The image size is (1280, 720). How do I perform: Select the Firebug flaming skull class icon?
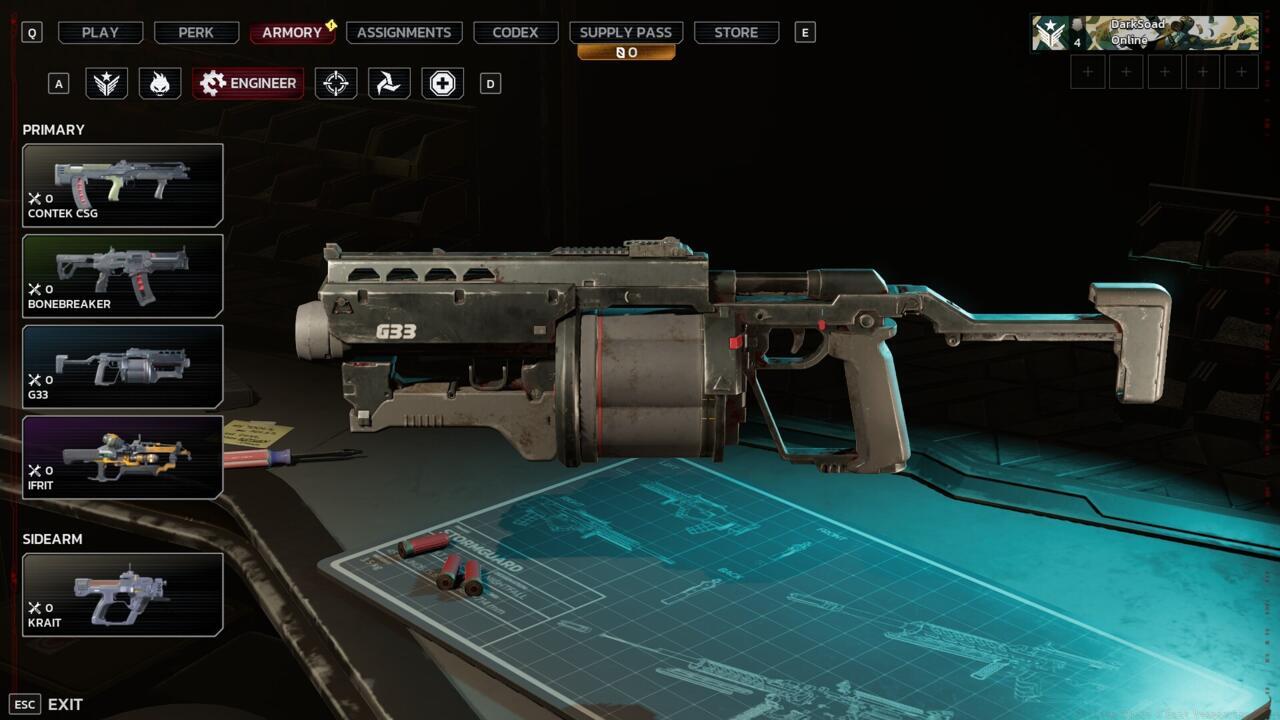(160, 83)
